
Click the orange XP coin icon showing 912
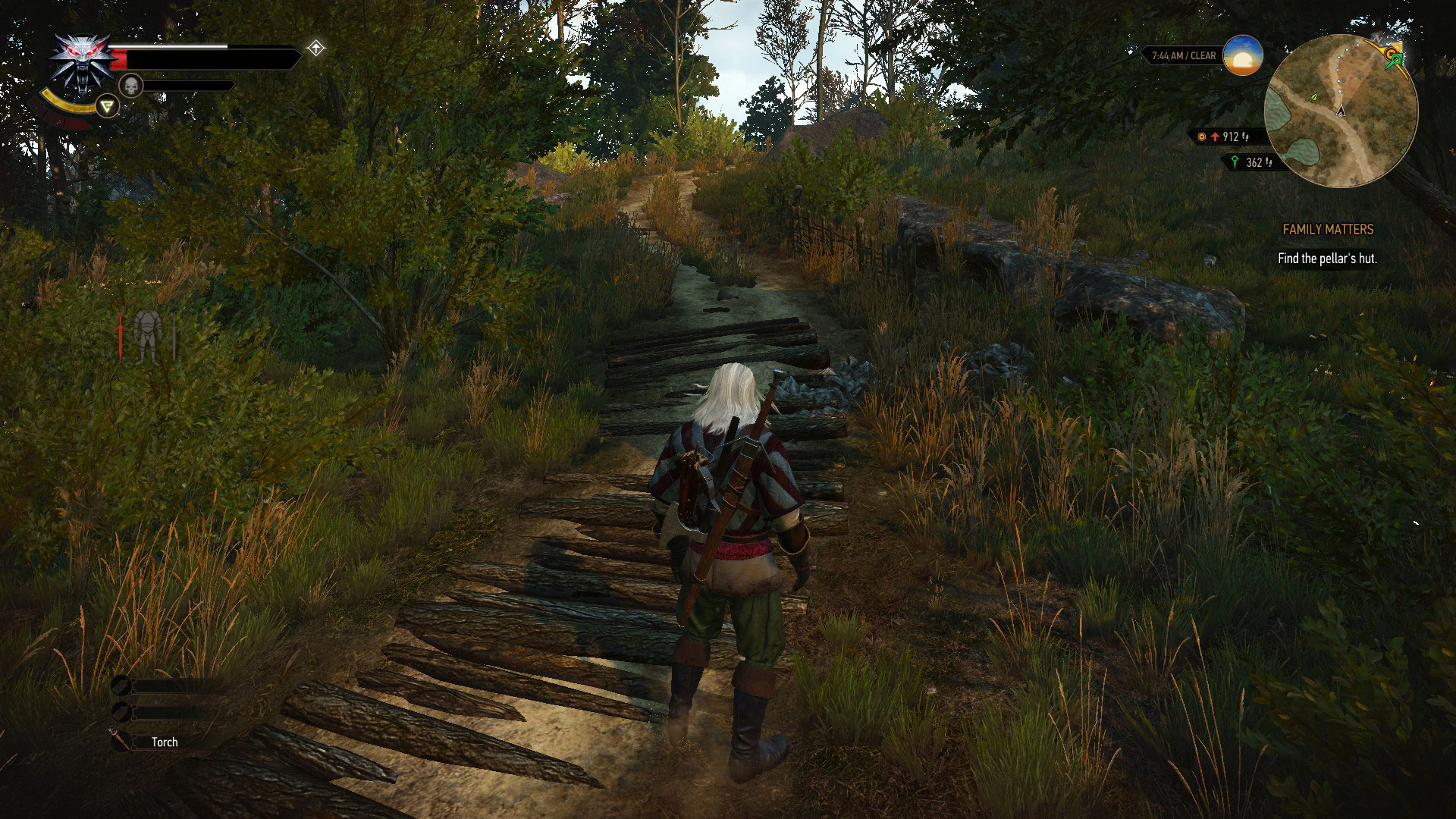pos(1201,136)
